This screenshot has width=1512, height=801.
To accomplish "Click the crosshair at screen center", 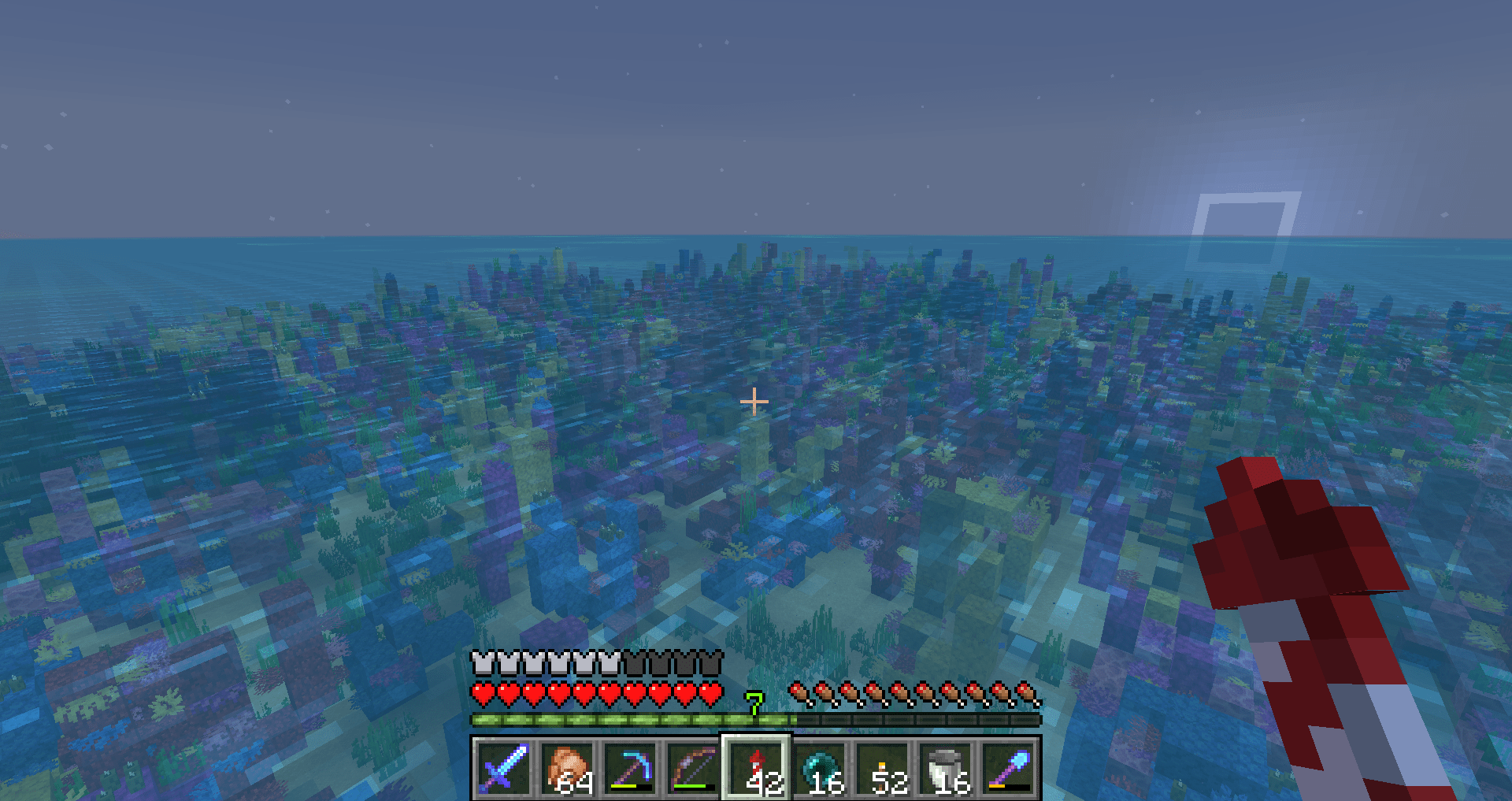I will [754, 401].
